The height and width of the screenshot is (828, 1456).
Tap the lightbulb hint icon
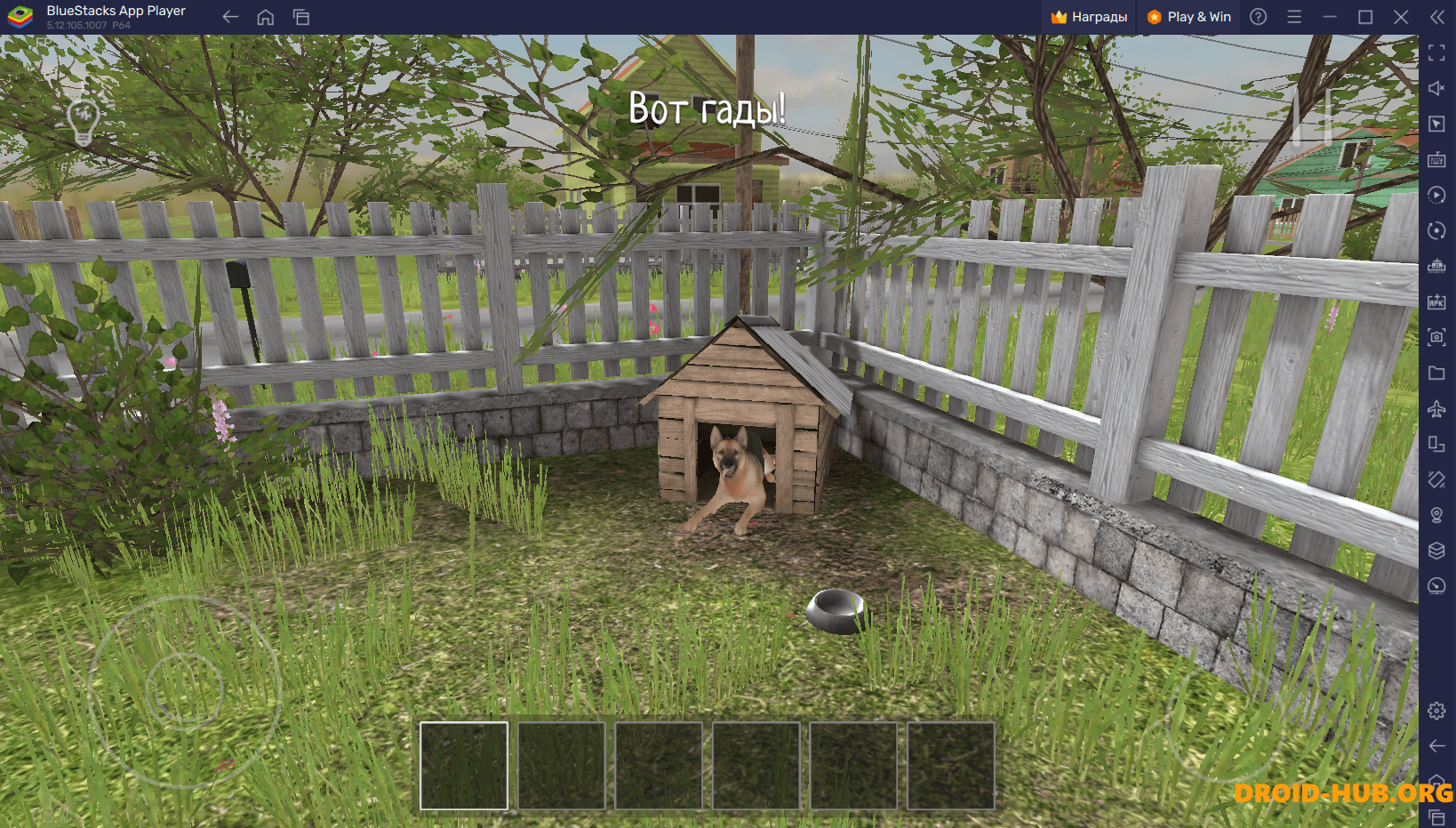point(83,120)
